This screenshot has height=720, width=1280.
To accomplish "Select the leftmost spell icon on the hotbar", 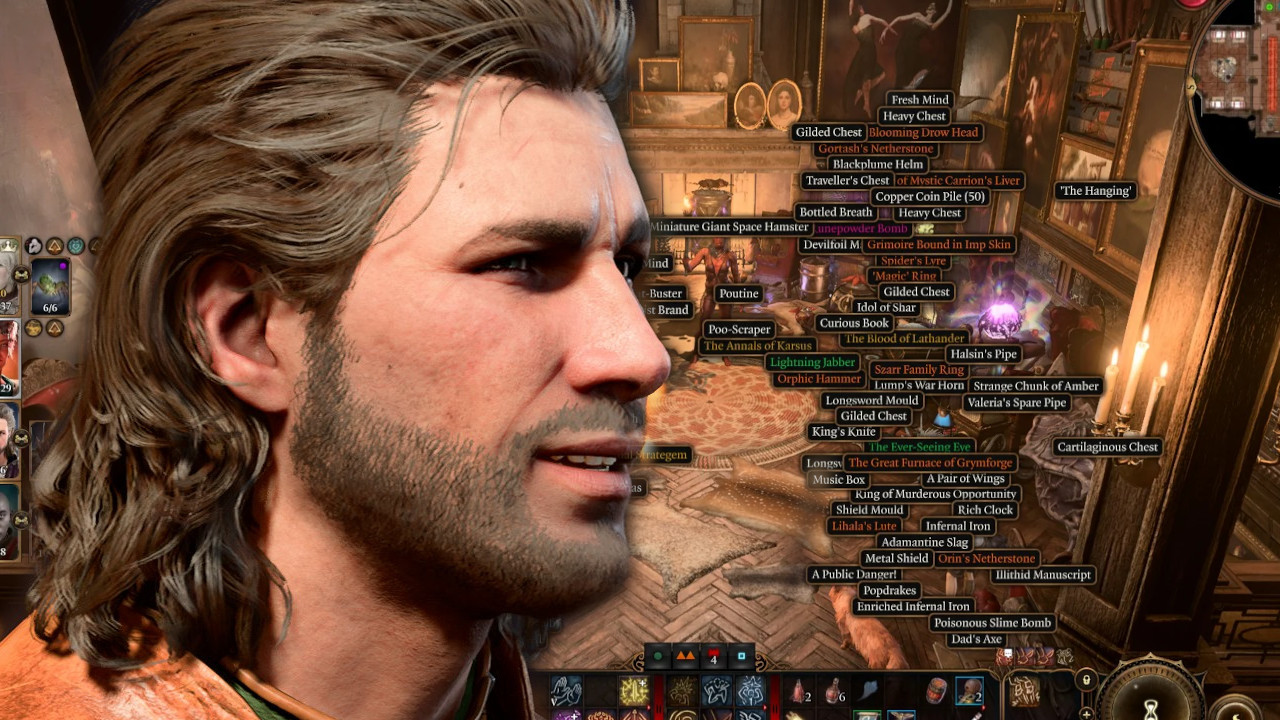I will (568, 692).
